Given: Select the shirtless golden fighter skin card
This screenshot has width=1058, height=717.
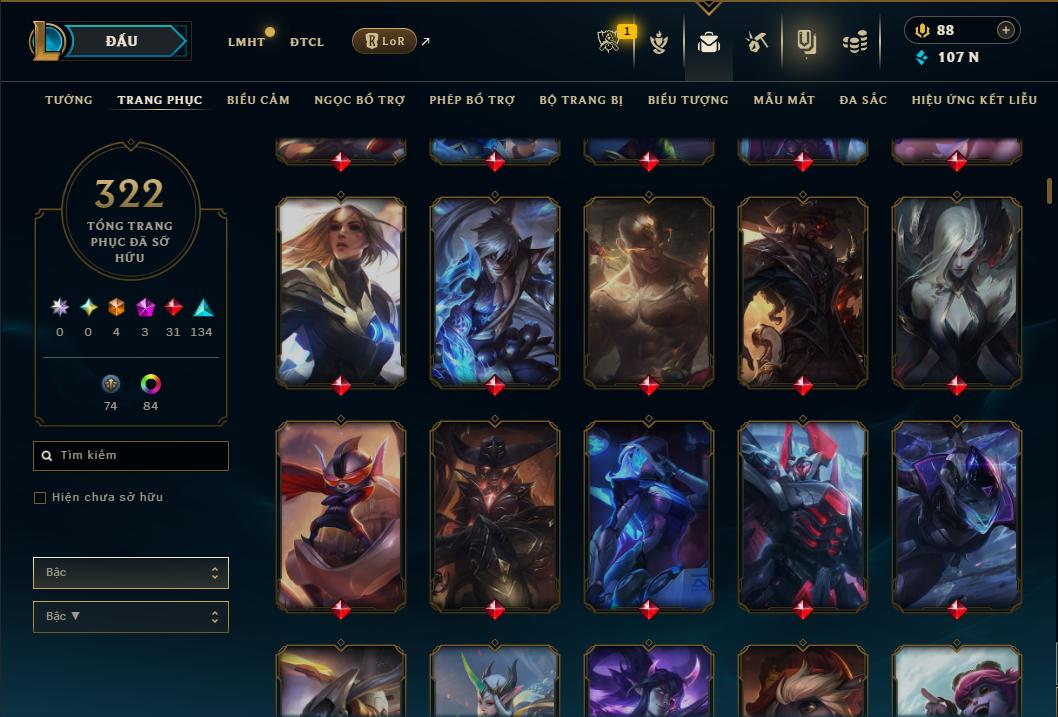Looking at the screenshot, I should [649, 290].
